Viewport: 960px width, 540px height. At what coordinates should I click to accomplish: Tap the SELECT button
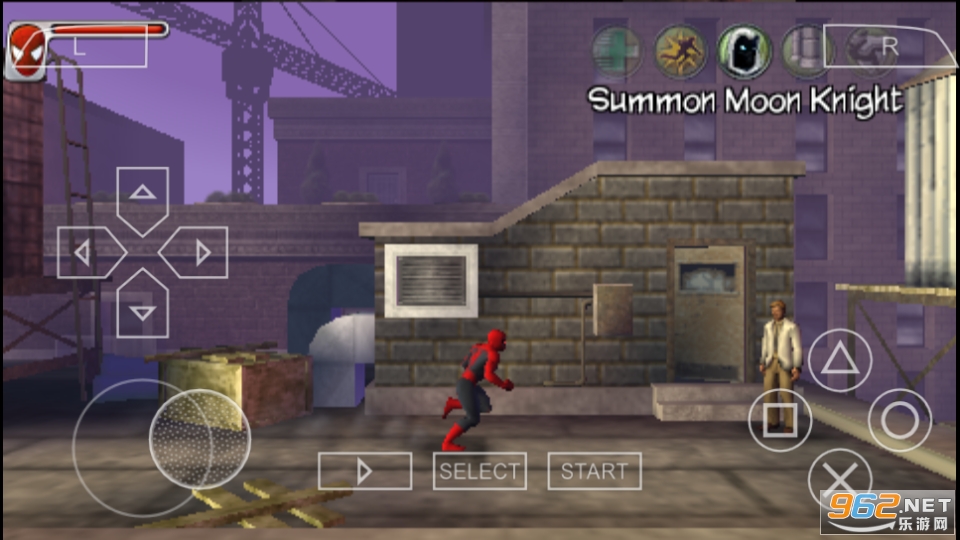pos(480,471)
